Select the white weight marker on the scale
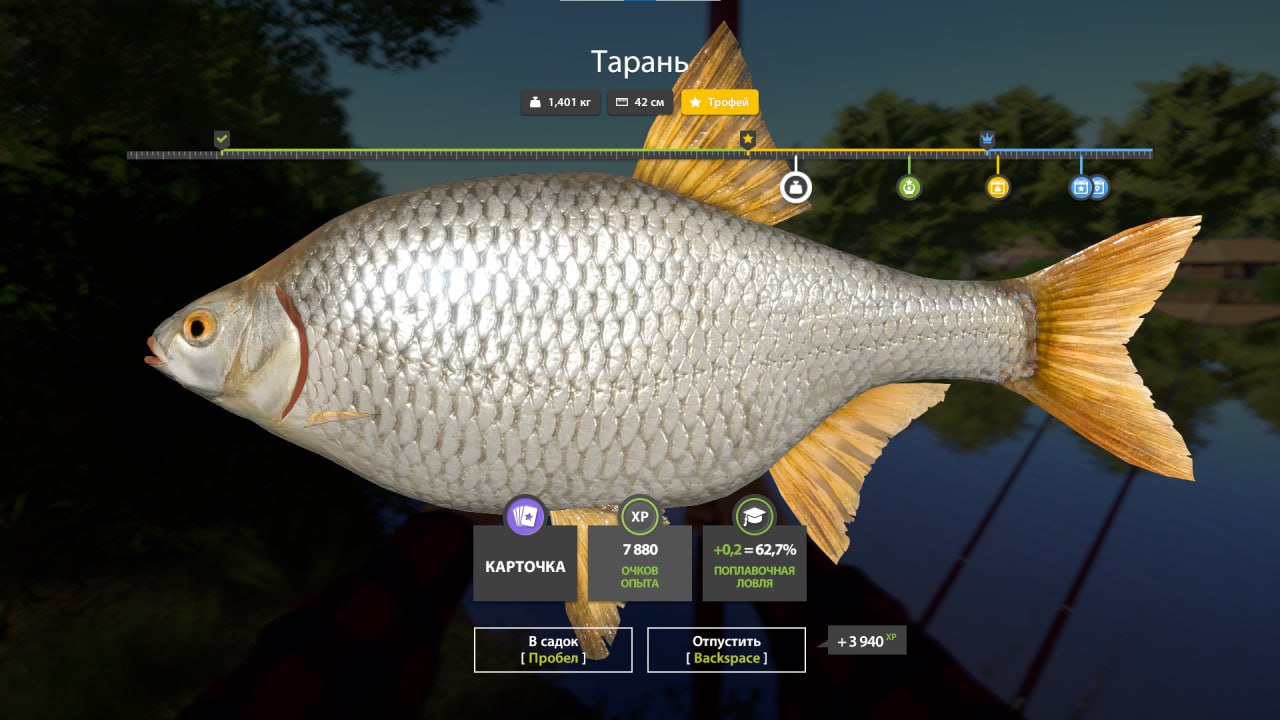Viewport: 1280px width, 720px height. click(x=796, y=186)
